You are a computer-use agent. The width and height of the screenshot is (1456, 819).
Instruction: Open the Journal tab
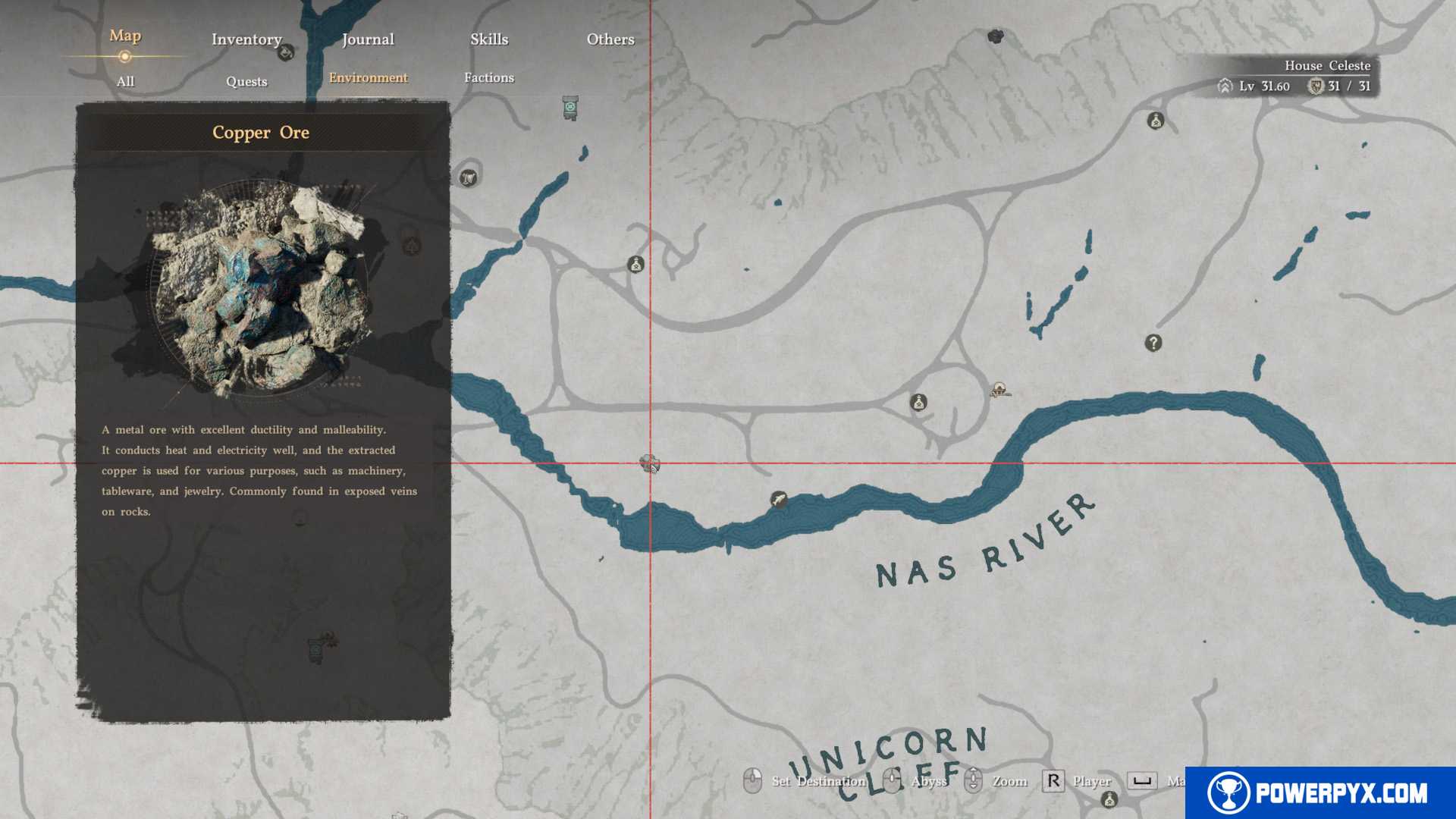pos(368,39)
